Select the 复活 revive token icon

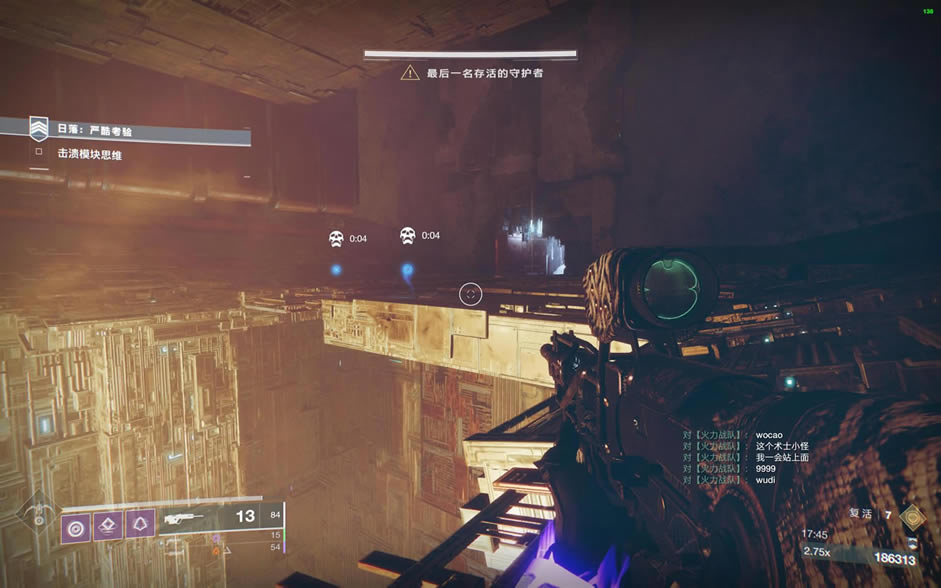click(911, 516)
